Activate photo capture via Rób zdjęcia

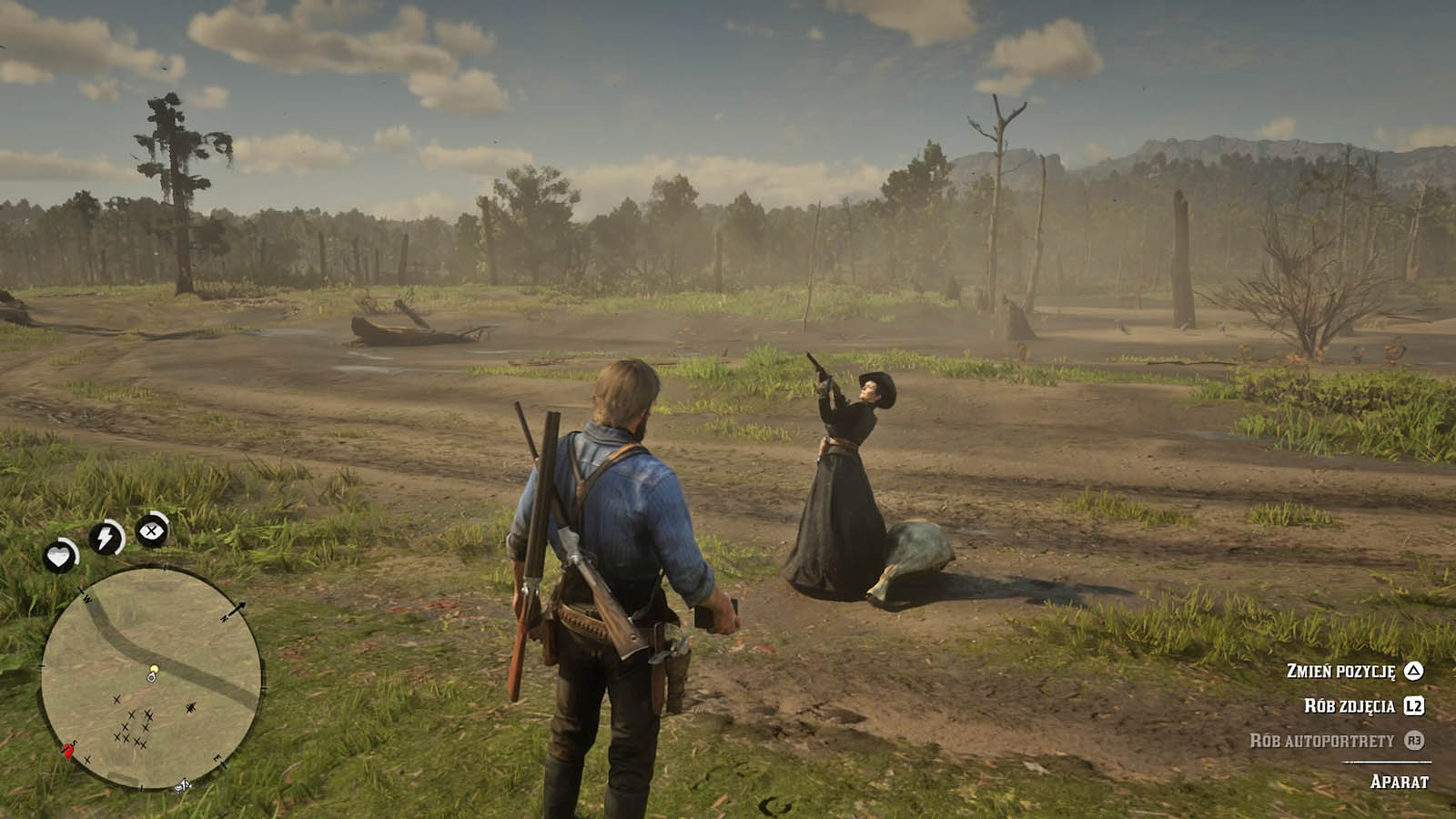point(1350,705)
